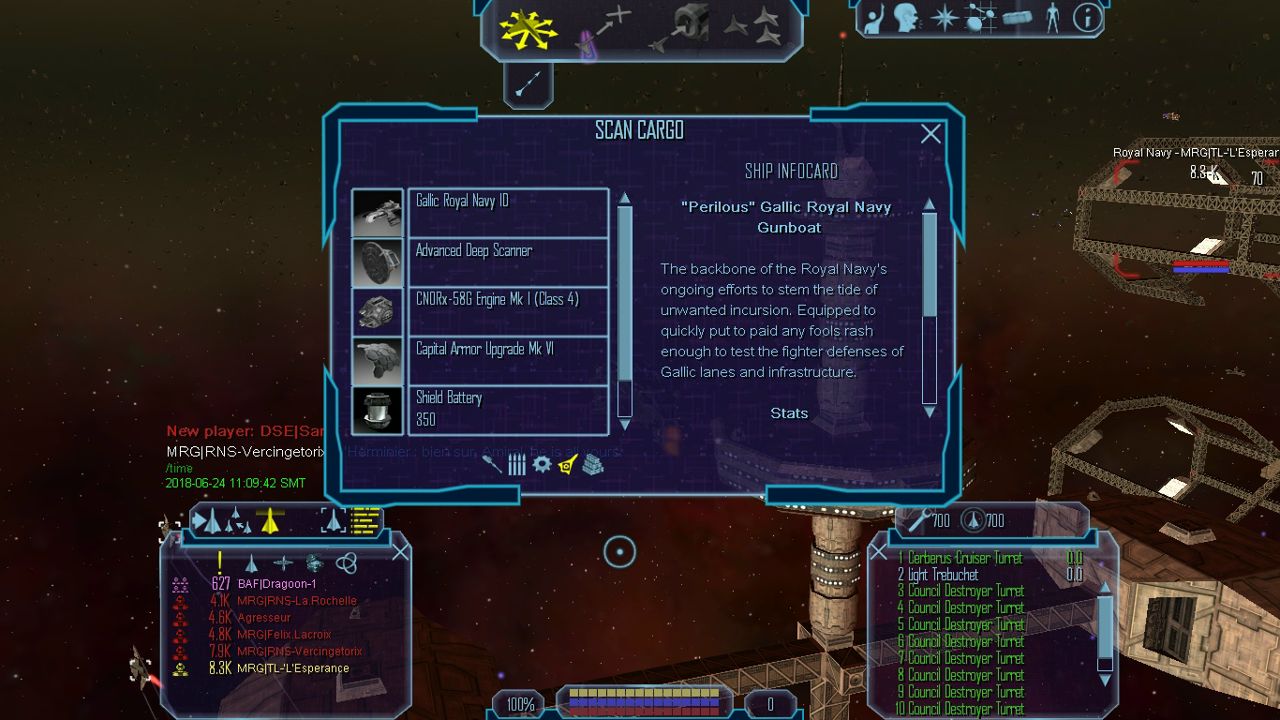Activate the yellow free flight maneuver icon
Image resolution: width=1280 pixels, height=720 pixels.
pos(528,28)
